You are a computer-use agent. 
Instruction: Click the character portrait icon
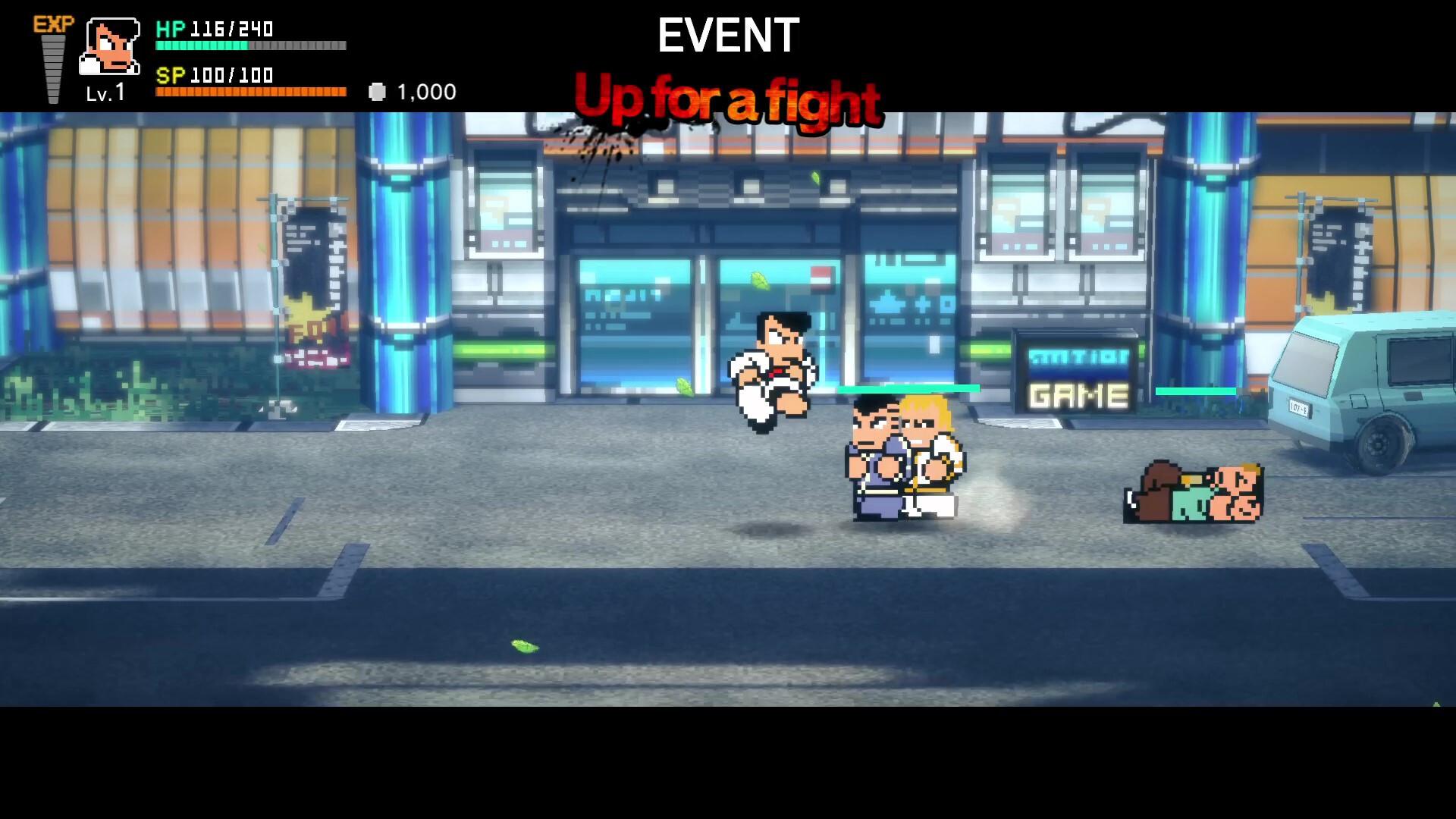pyautogui.click(x=111, y=45)
